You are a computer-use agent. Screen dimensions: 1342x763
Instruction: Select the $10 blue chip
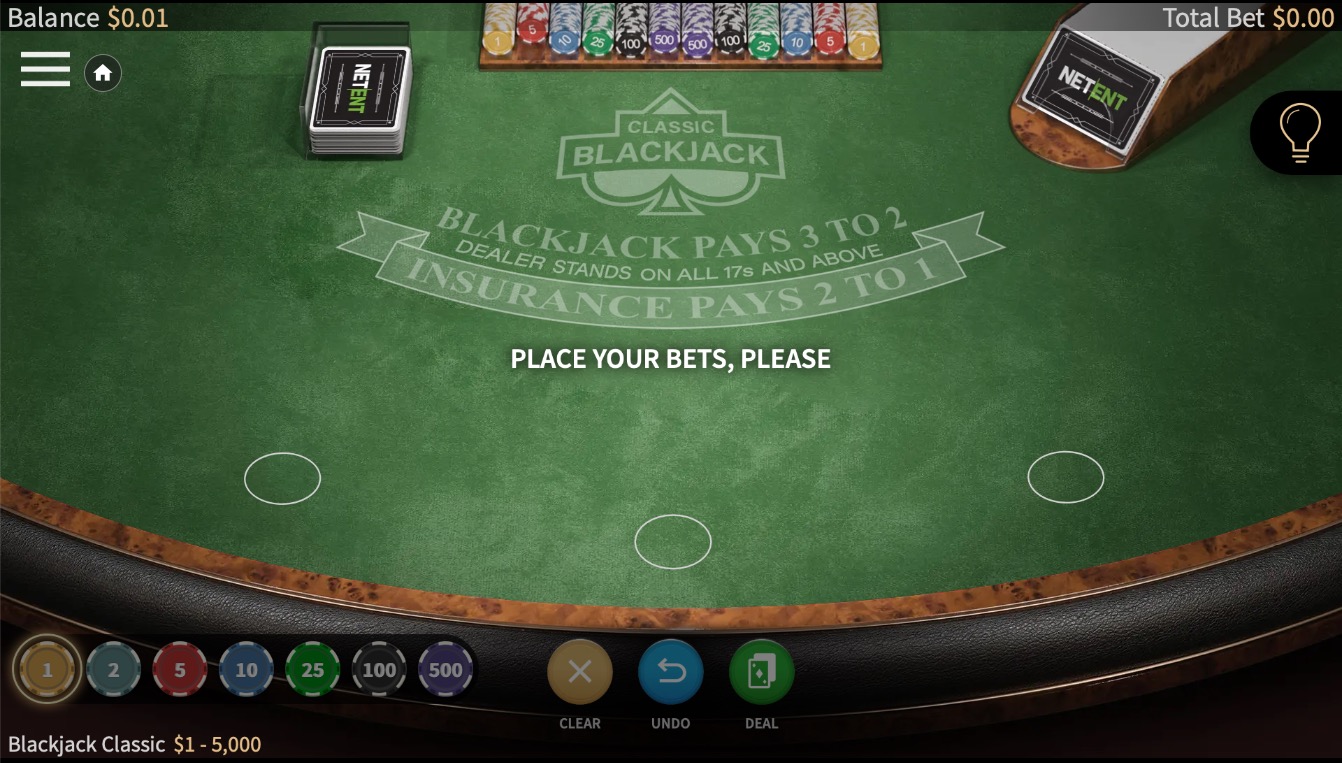pos(246,668)
